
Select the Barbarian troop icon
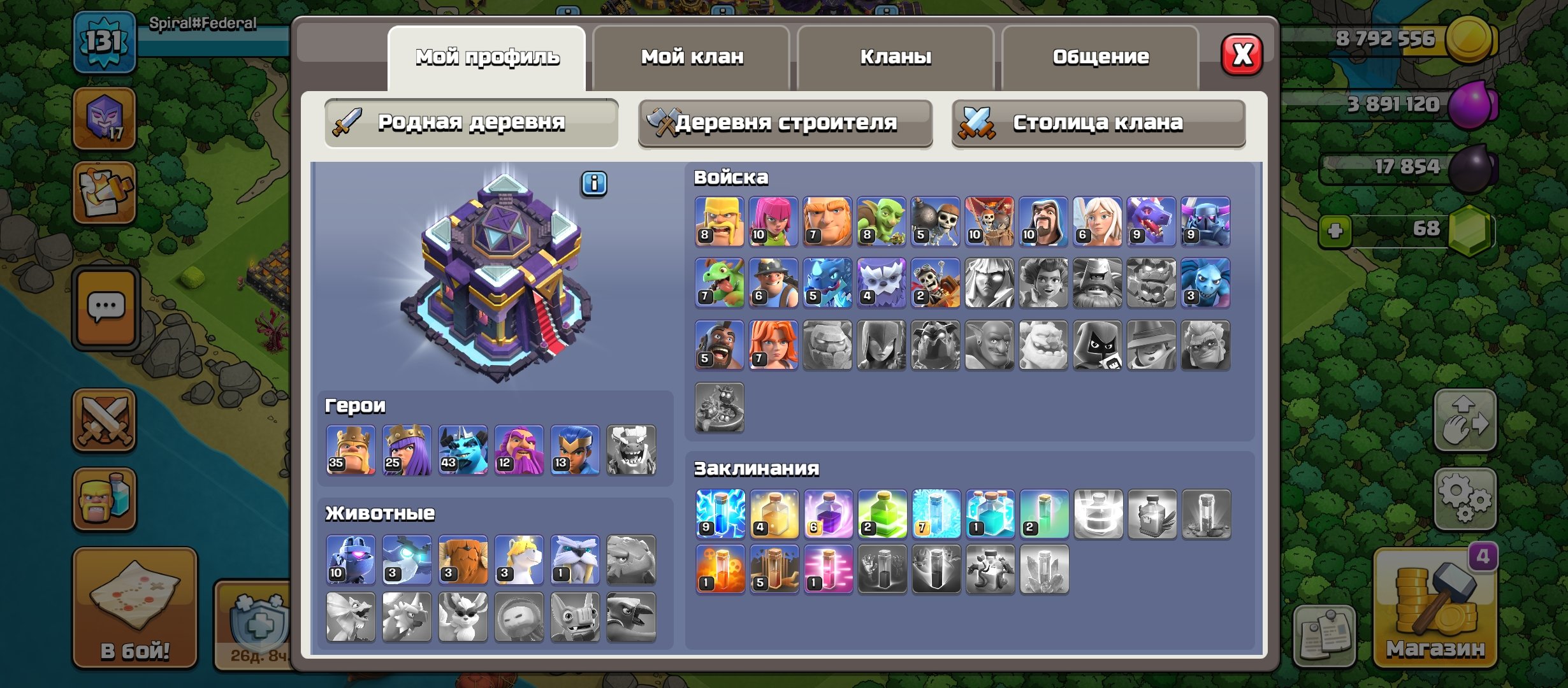[x=720, y=222]
